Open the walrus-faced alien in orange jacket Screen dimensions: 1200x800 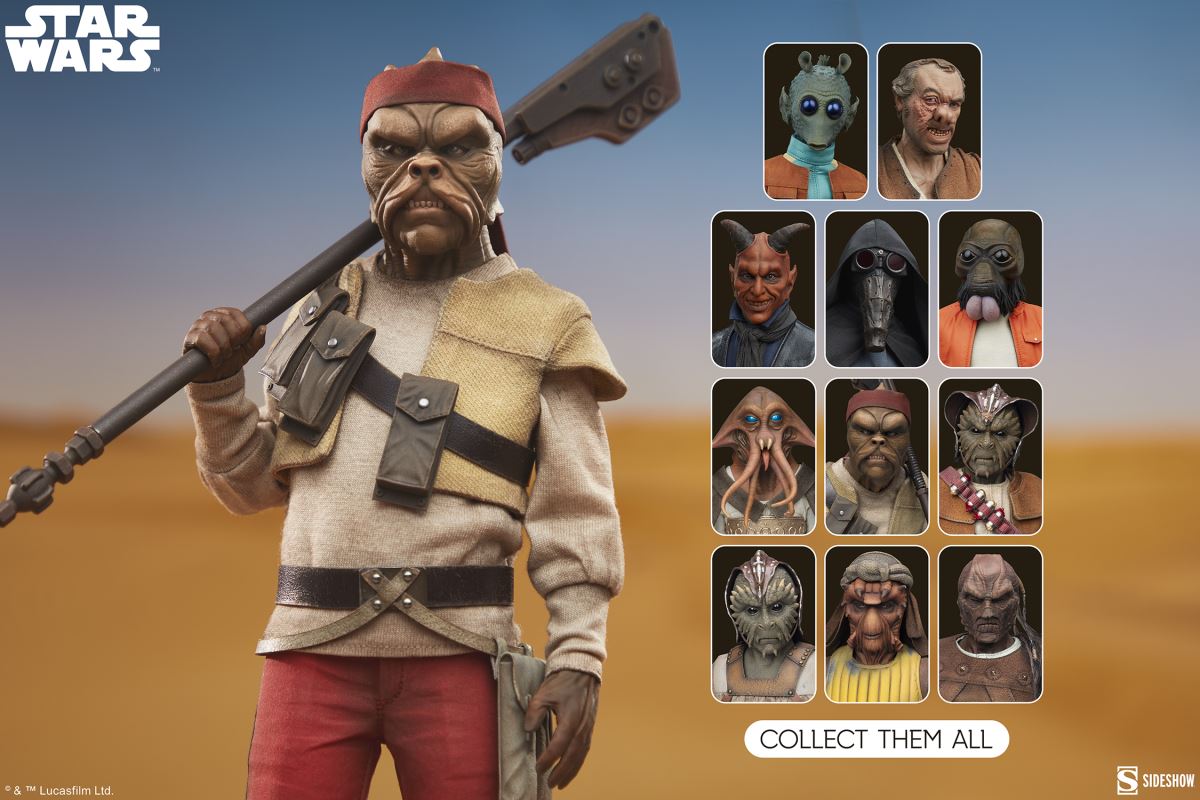coord(990,288)
